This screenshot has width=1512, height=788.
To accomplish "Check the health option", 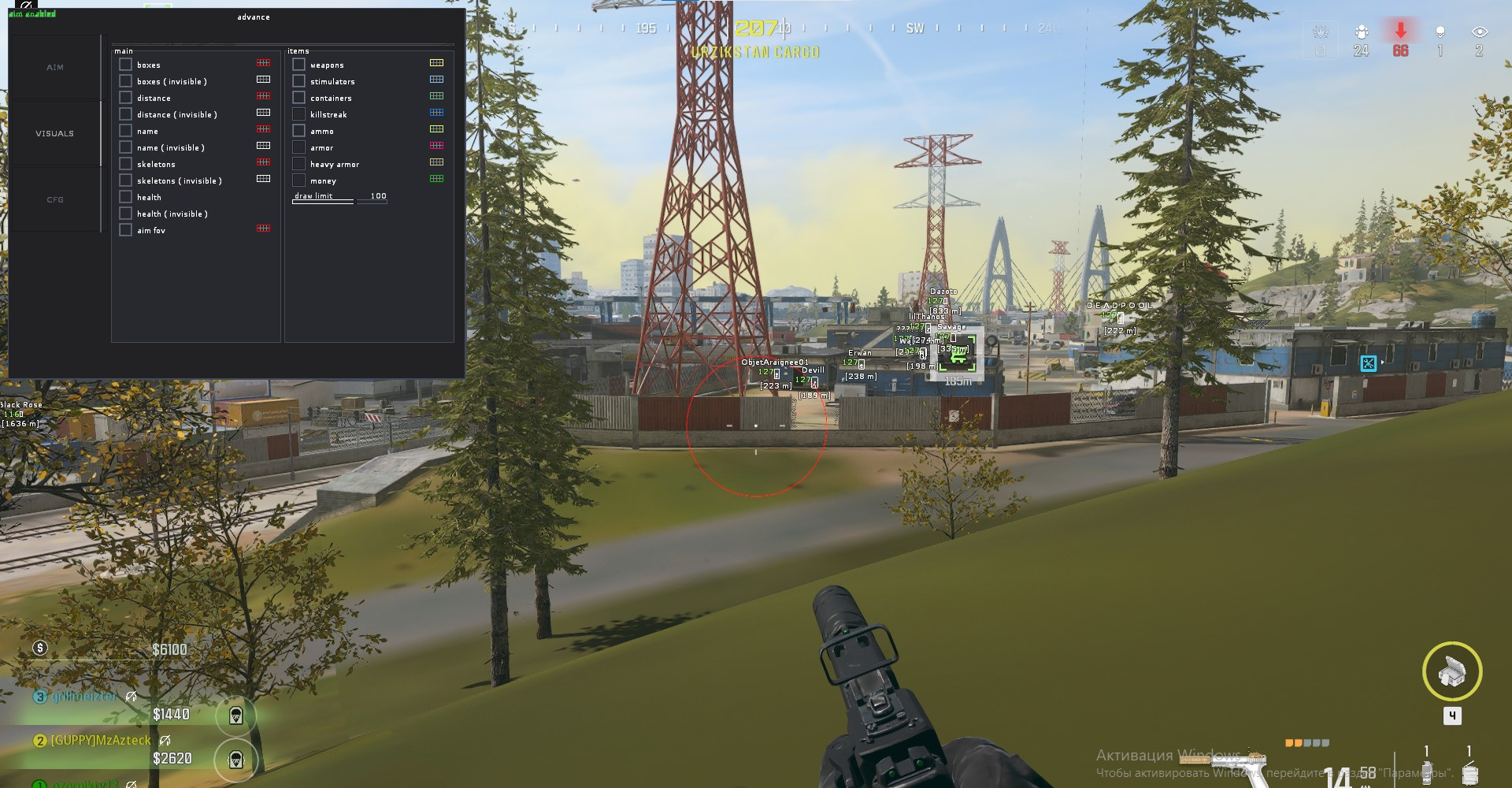I will 125,197.
